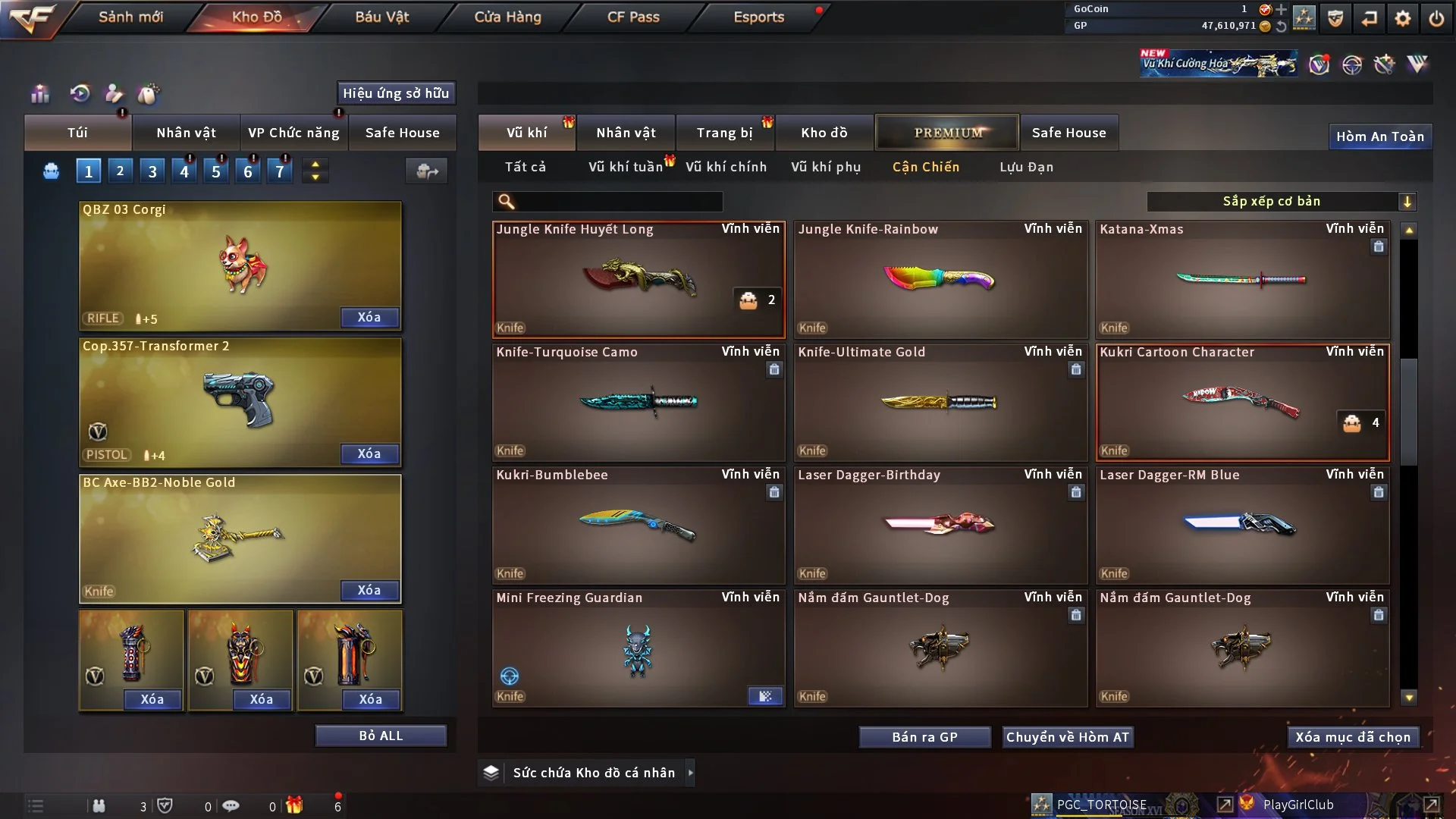Viewport: 1456px width, 819px height.
Task: Switch to the Trang bị storage tab
Action: coord(725,133)
